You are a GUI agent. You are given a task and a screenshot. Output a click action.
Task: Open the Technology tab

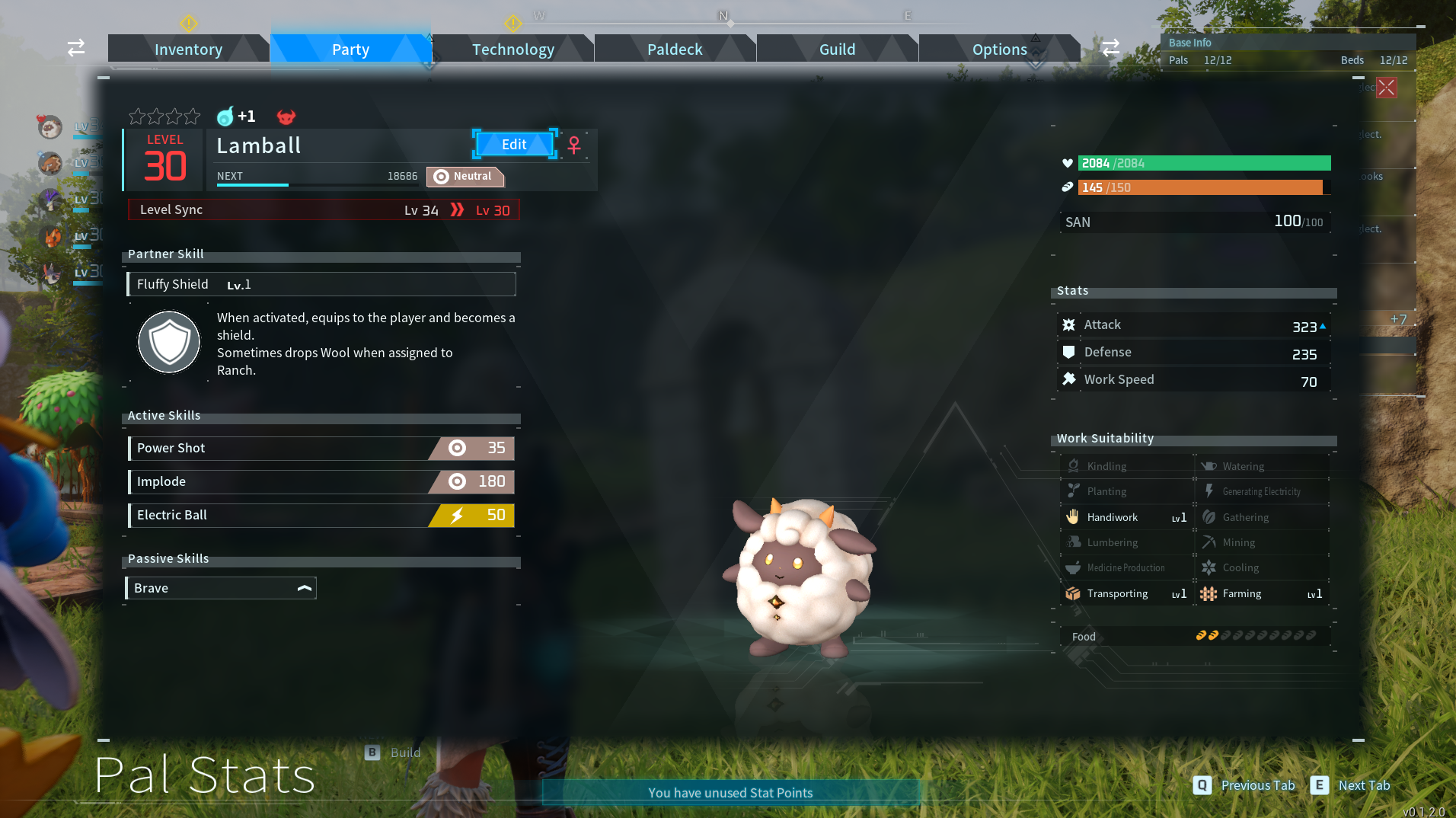point(512,49)
